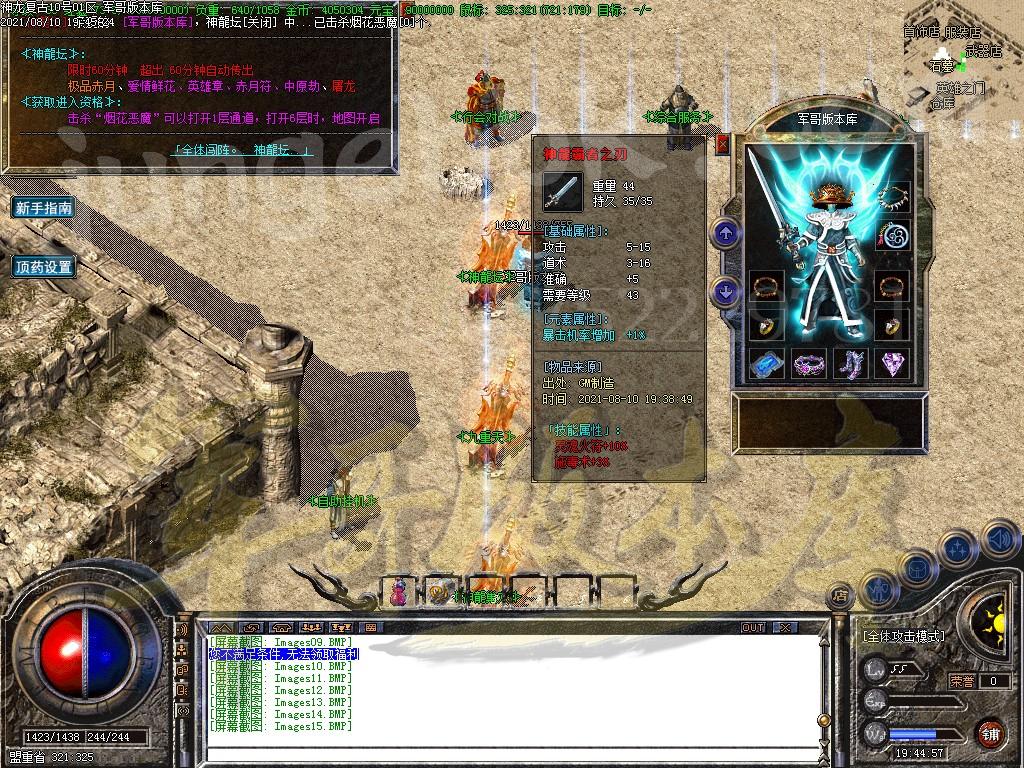
Task: Switch the 全体攻击模式 attack mode
Action: click(x=903, y=636)
